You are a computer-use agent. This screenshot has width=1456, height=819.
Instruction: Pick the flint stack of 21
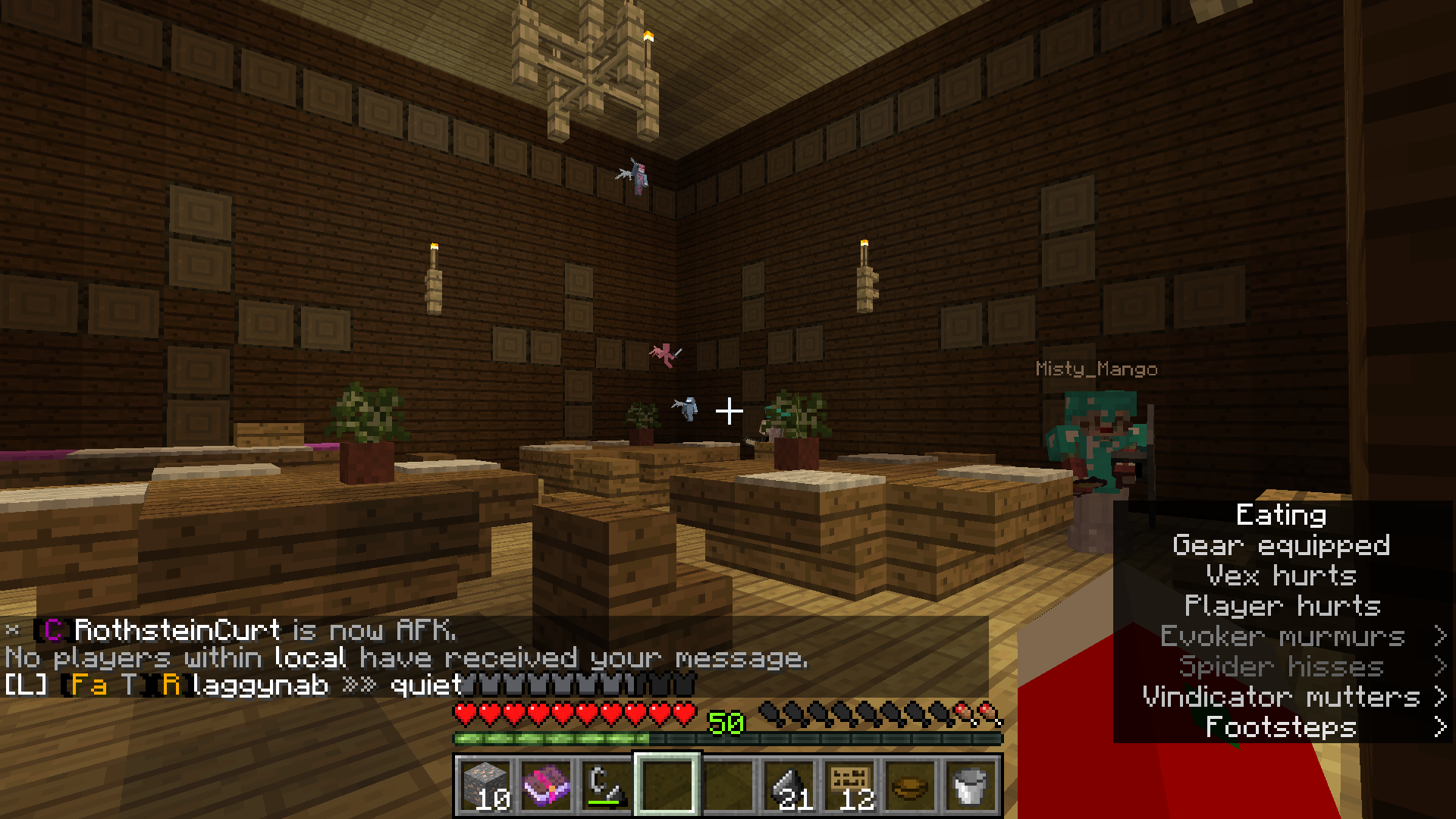(x=789, y=785)
